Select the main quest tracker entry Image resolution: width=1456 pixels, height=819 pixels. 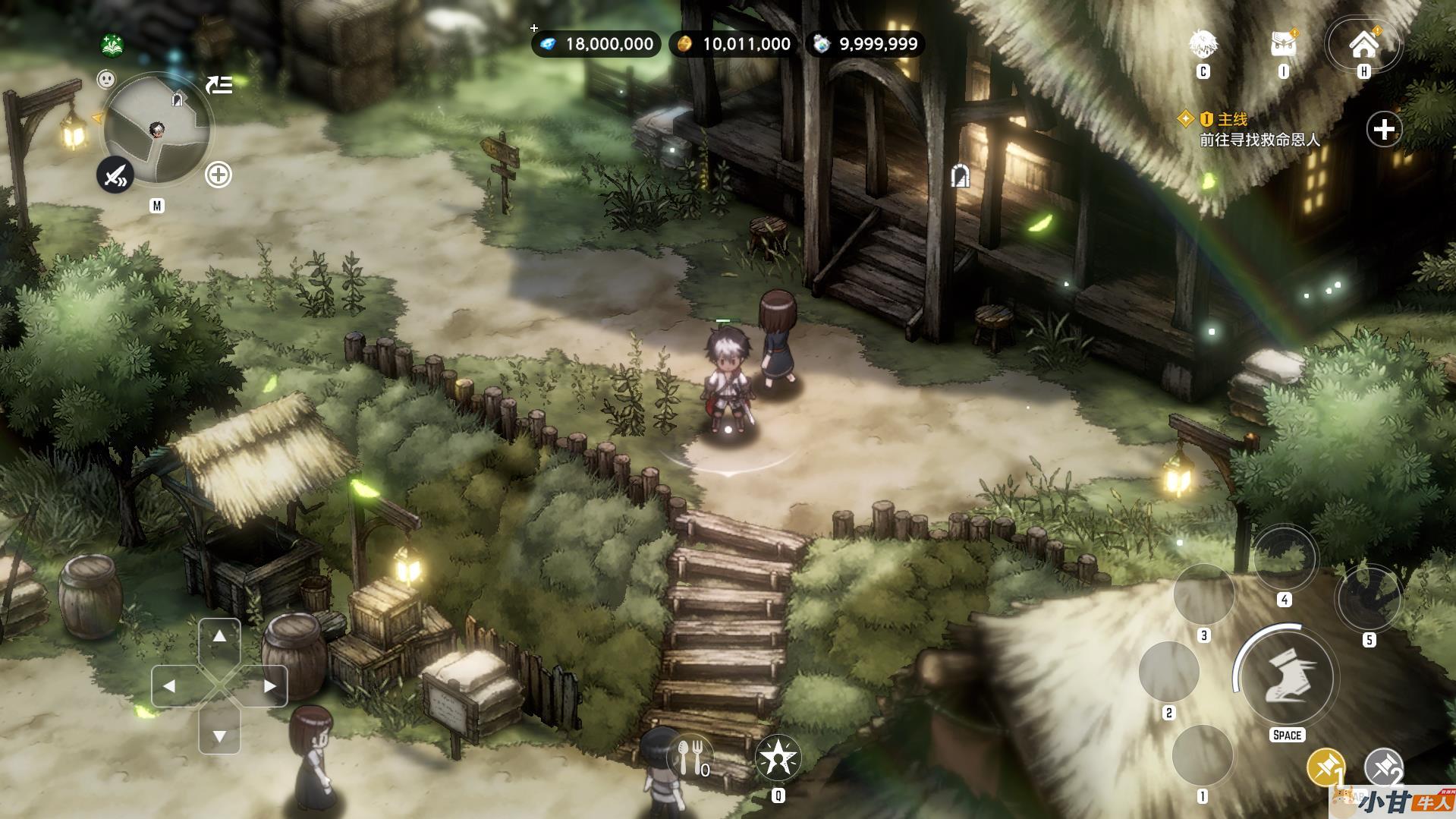pyautogui.click(x=1259, y=130)
